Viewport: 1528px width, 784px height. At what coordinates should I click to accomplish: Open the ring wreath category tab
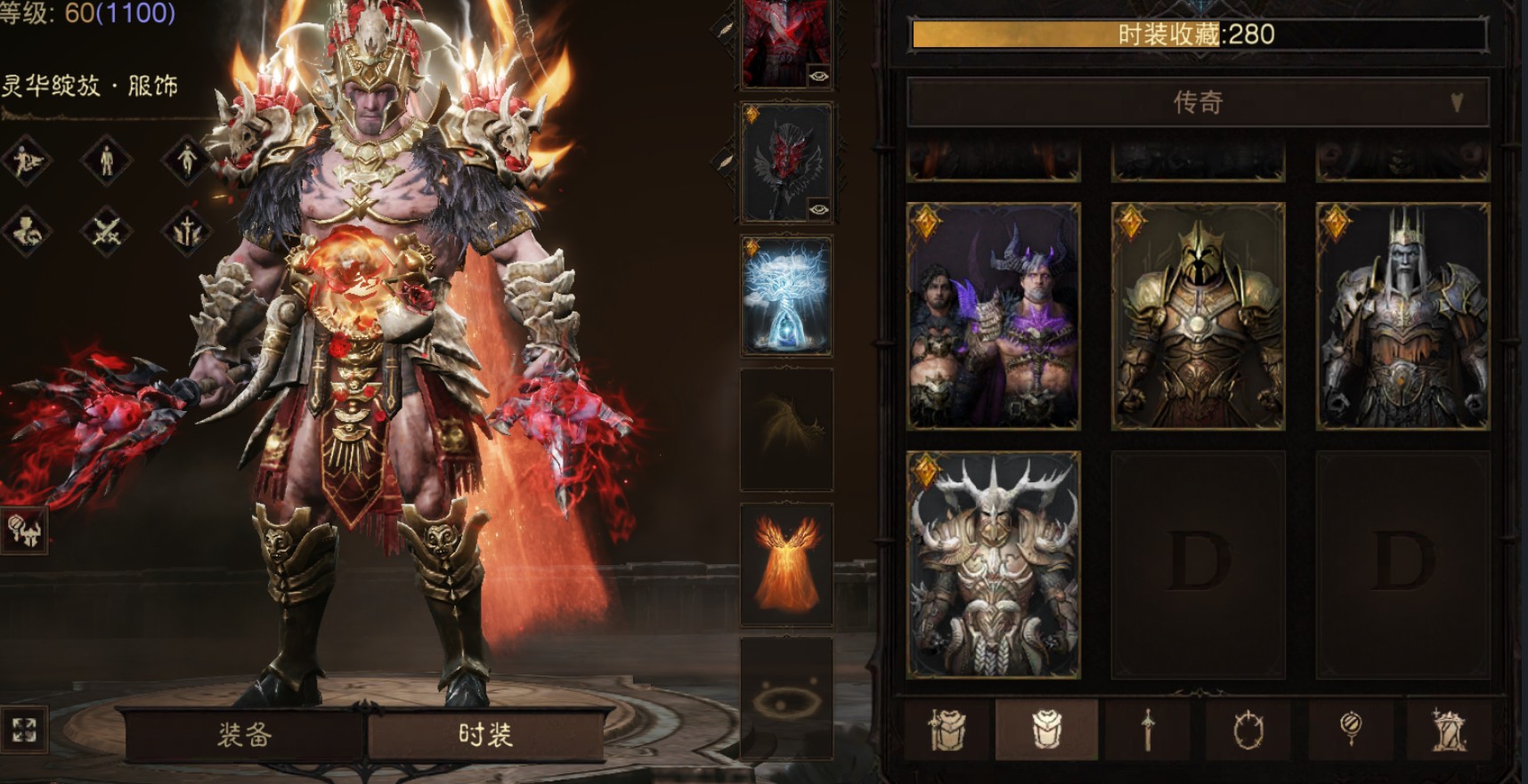coord(1248,730)
